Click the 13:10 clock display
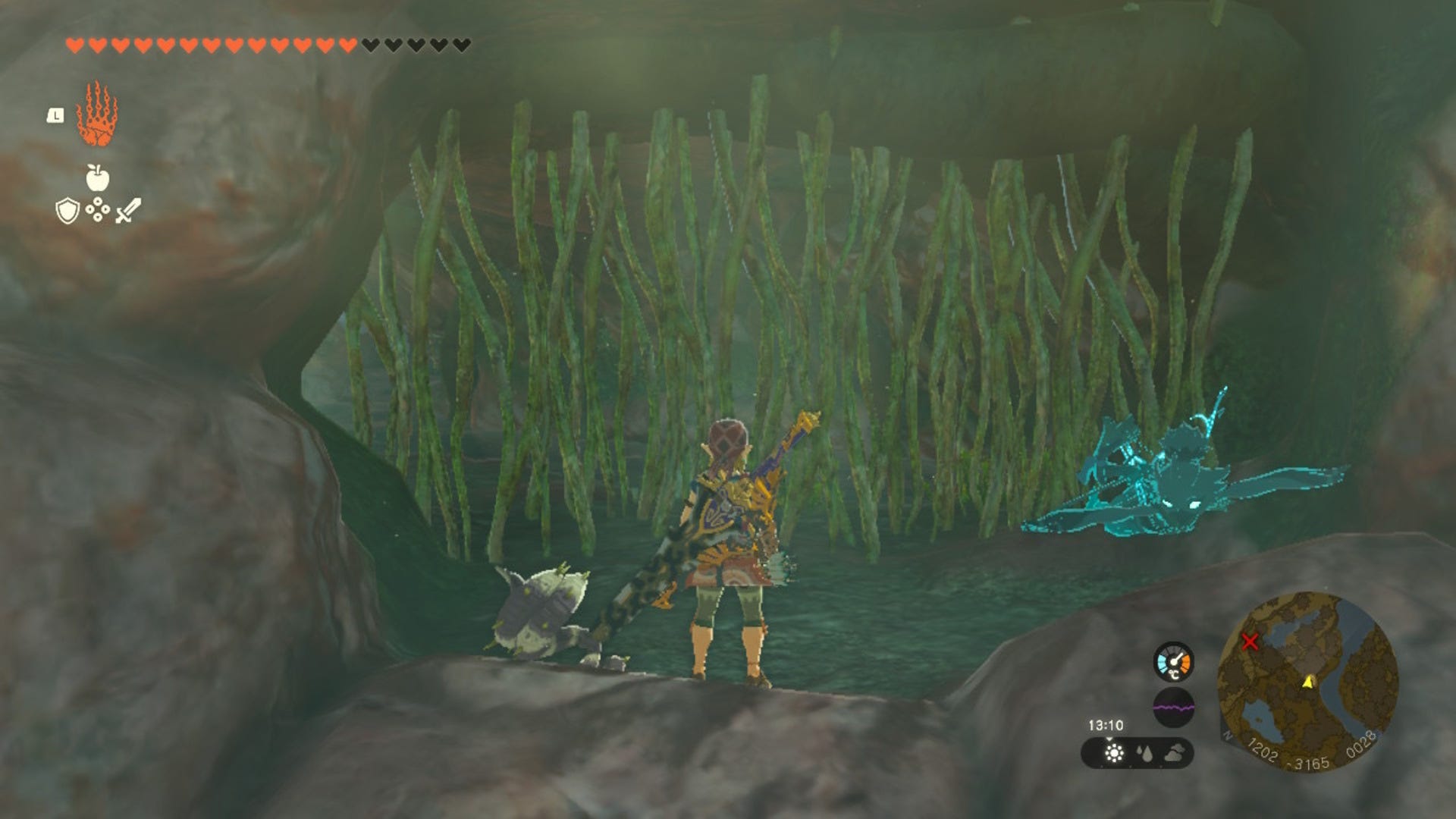The image size is (1456, 819). 1106,723
